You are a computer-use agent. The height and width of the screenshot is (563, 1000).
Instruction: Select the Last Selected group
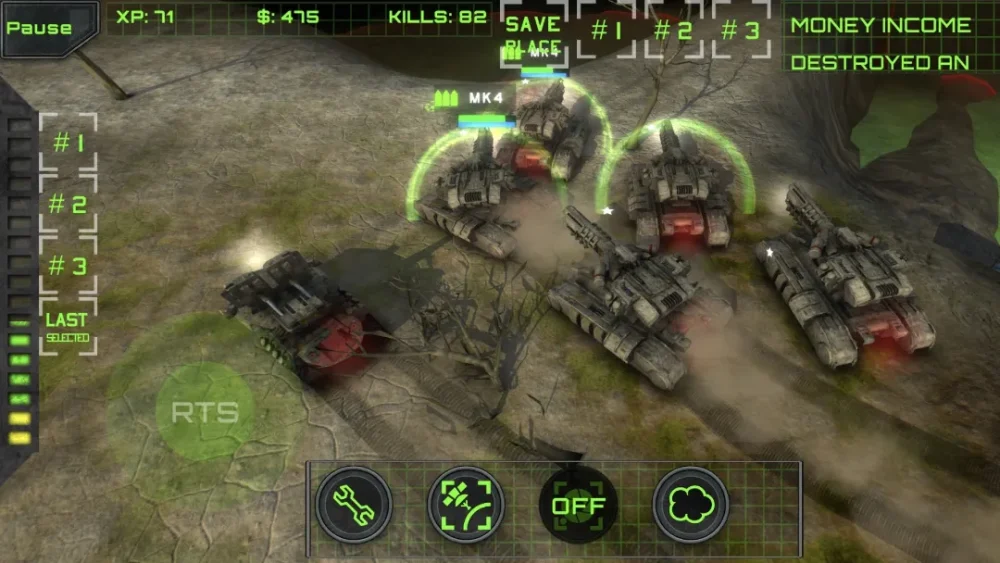click(x=68, y=327)
